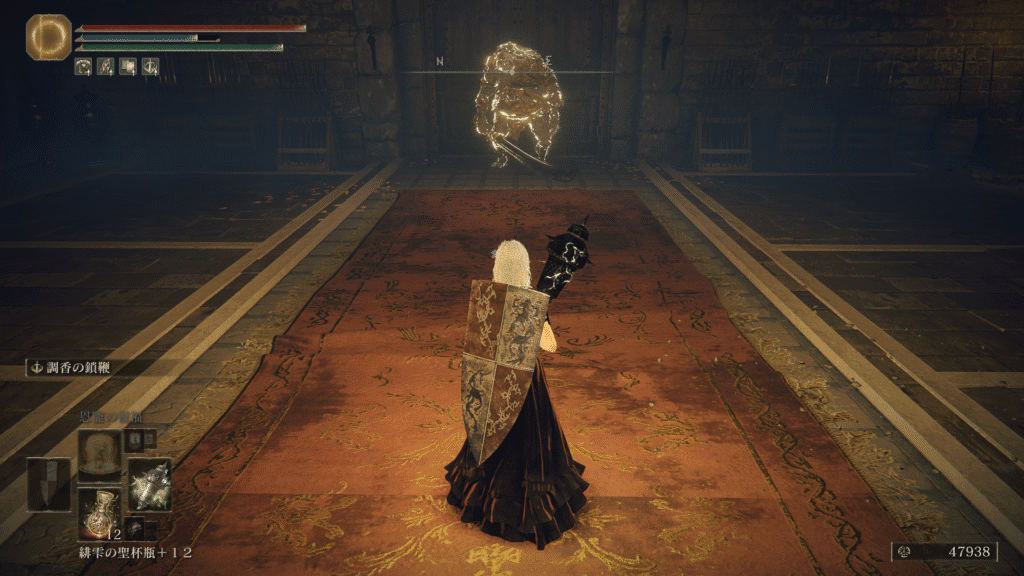This screenshot has height=576, width=1024.
Task: Select the anchor-shaped buff icon in the status row
Action: [150, 67]
